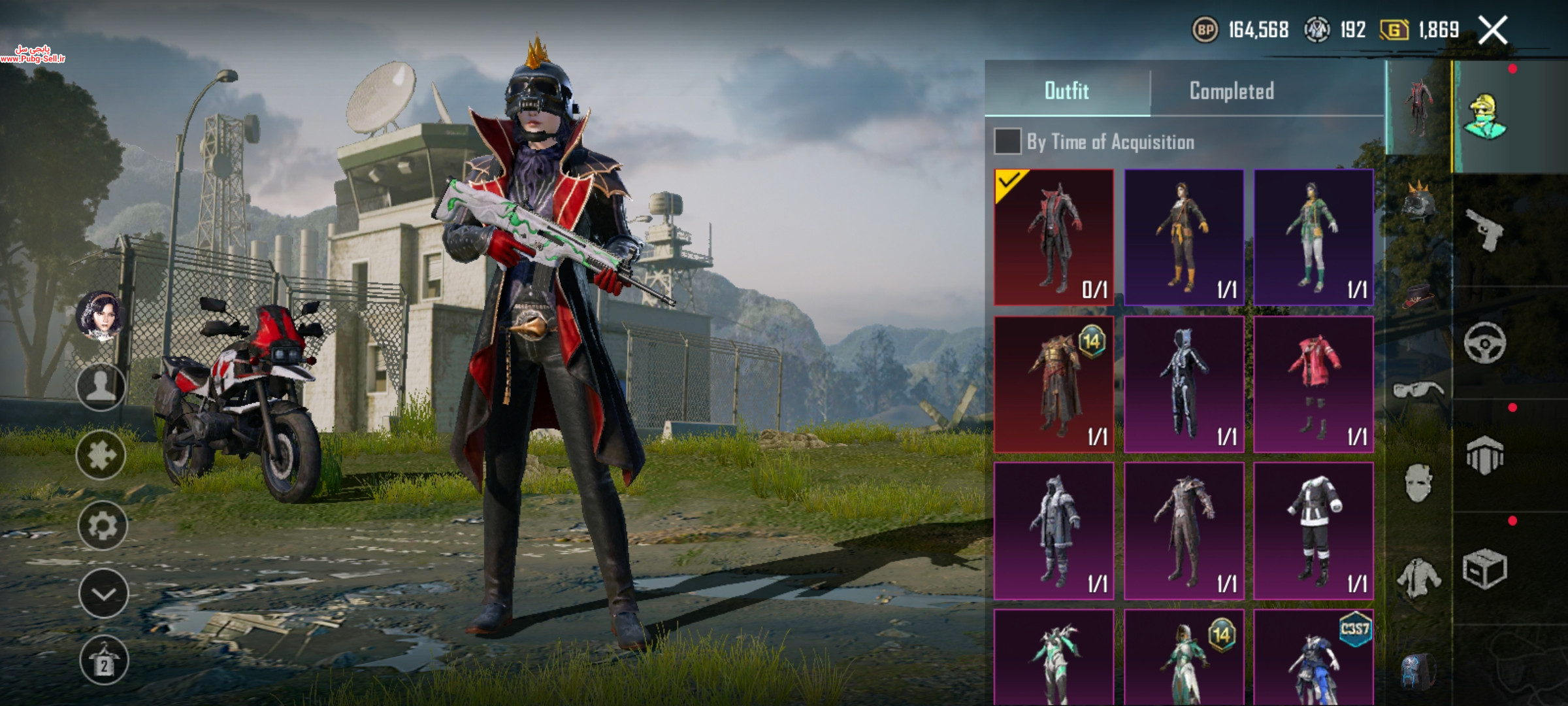Expand the downward chevron button
The image size is (1568, 706).
(103, 594)
